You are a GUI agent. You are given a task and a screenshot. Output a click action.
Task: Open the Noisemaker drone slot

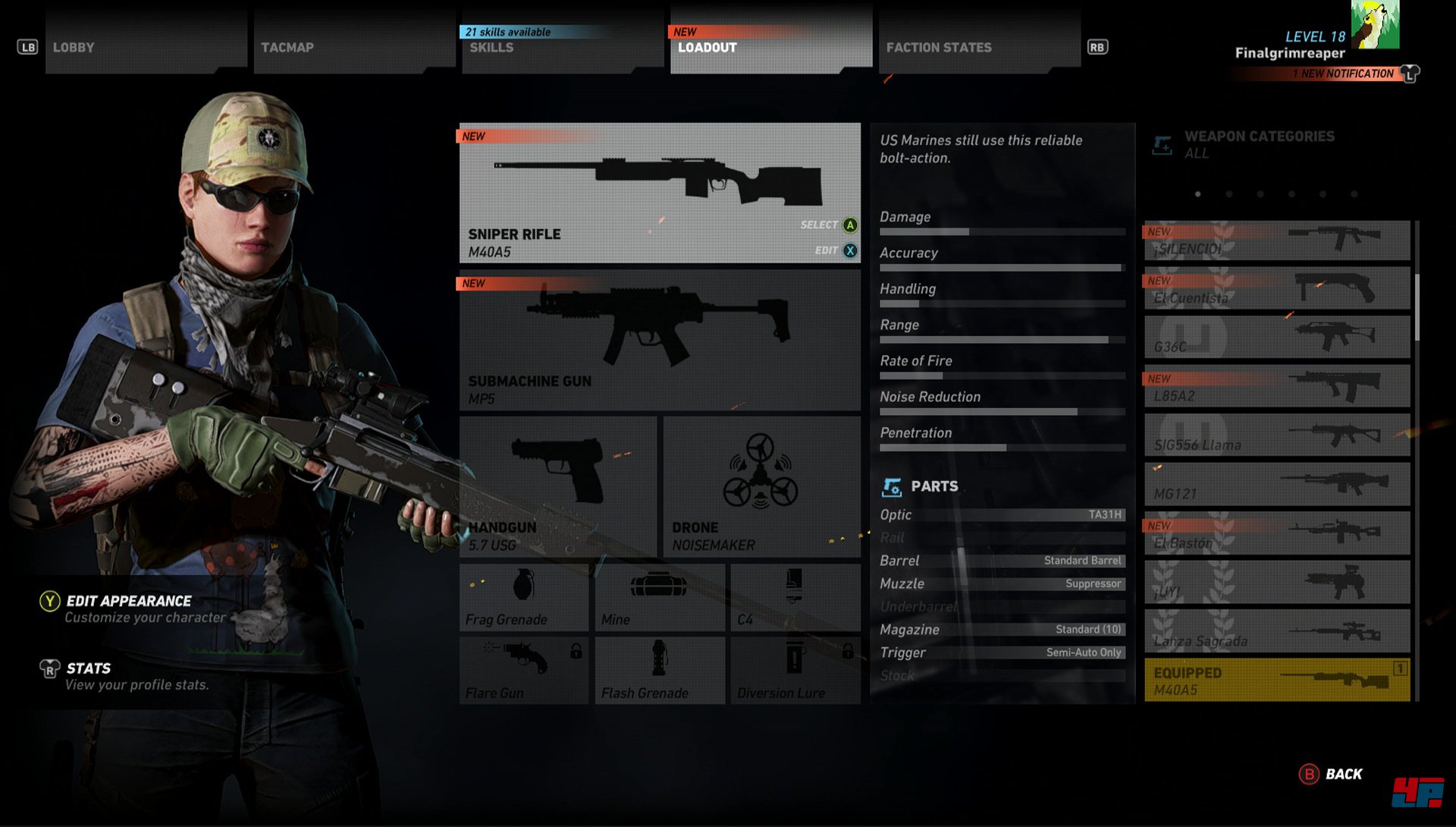click(x=761, y=486)
